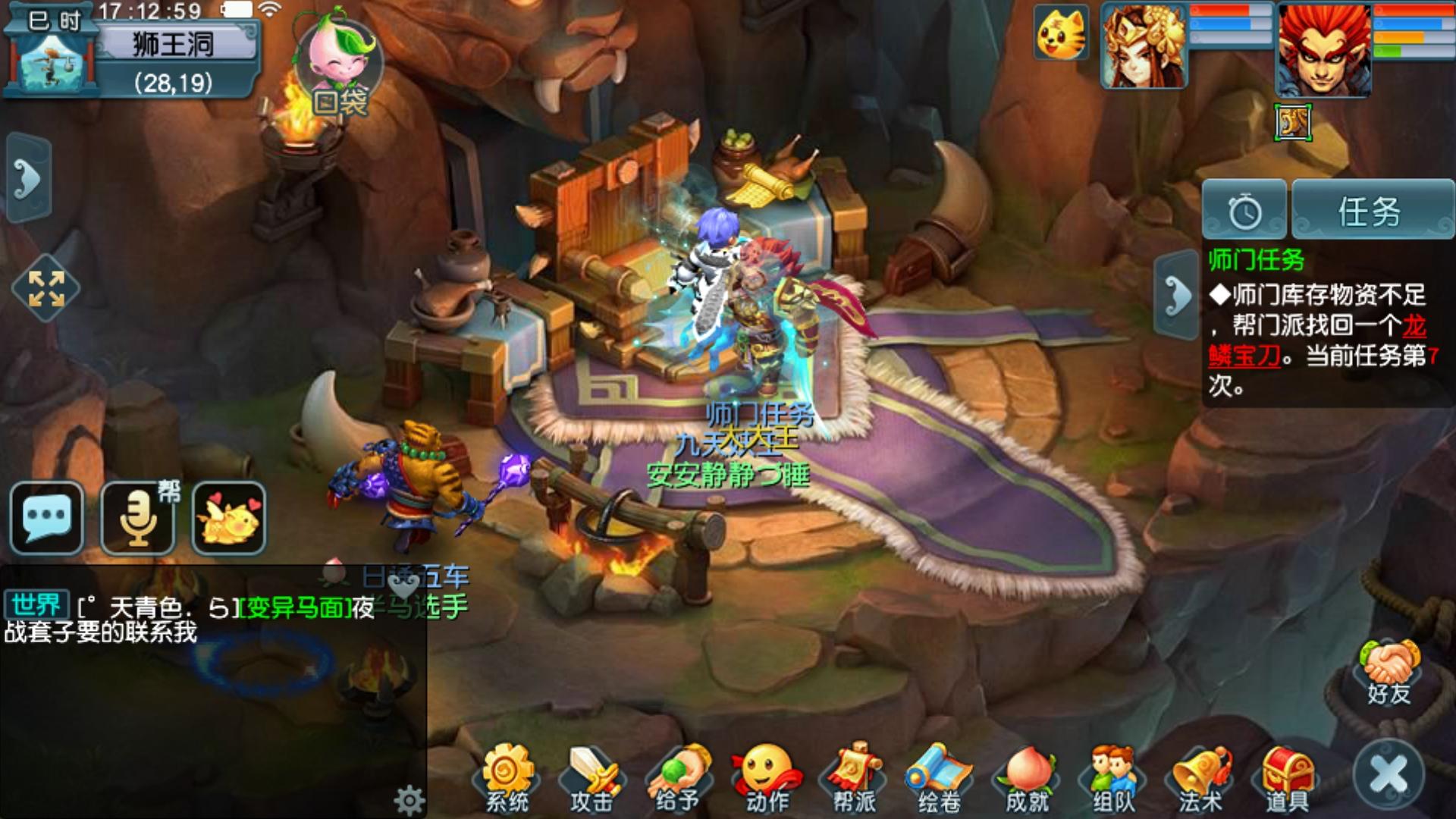Open the 组队 team menu
Image resolution: width=1456 pixels, height=819 pixels.
(x=1113, y=779)
